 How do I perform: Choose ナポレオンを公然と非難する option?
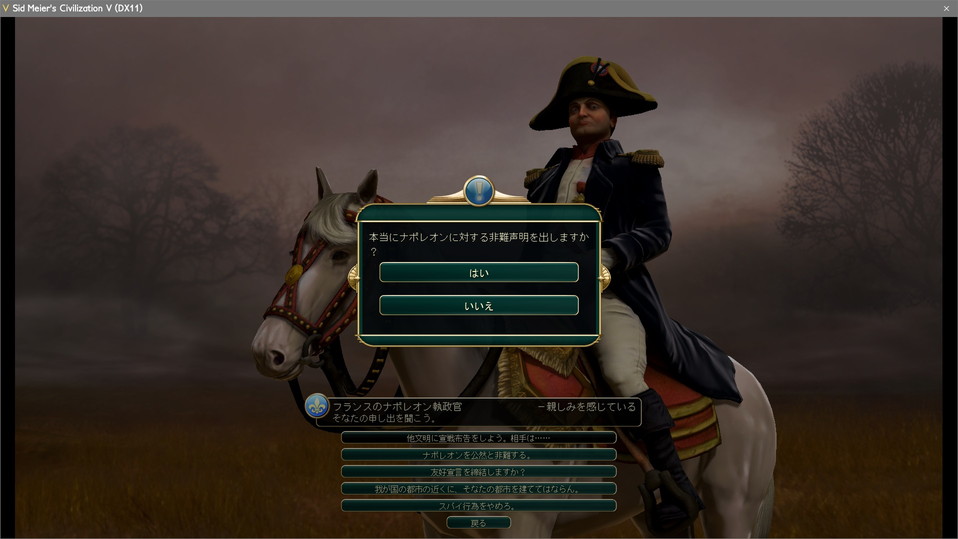[x=478, y=455]
